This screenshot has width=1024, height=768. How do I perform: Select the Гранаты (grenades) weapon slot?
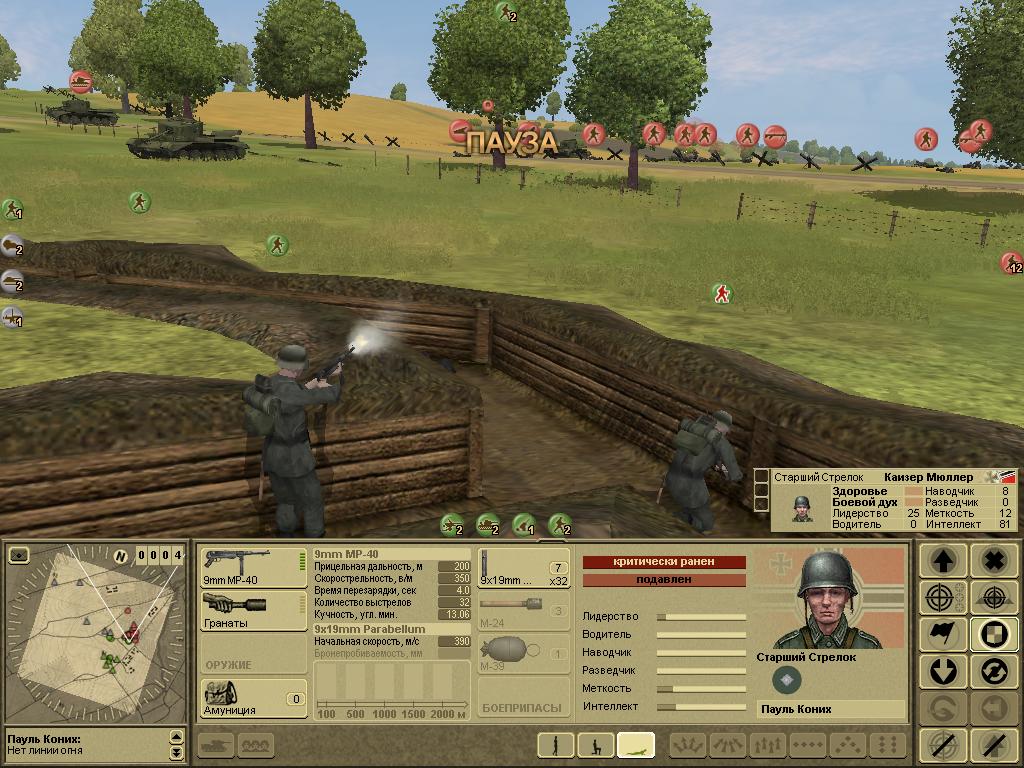253,610
